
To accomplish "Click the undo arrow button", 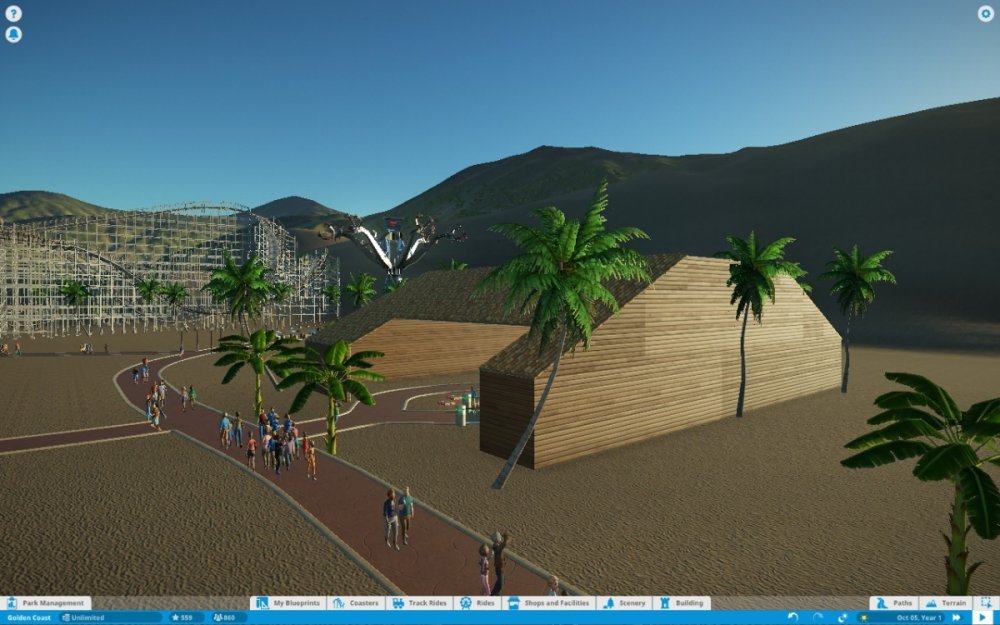I will click(x=793, y=618).
